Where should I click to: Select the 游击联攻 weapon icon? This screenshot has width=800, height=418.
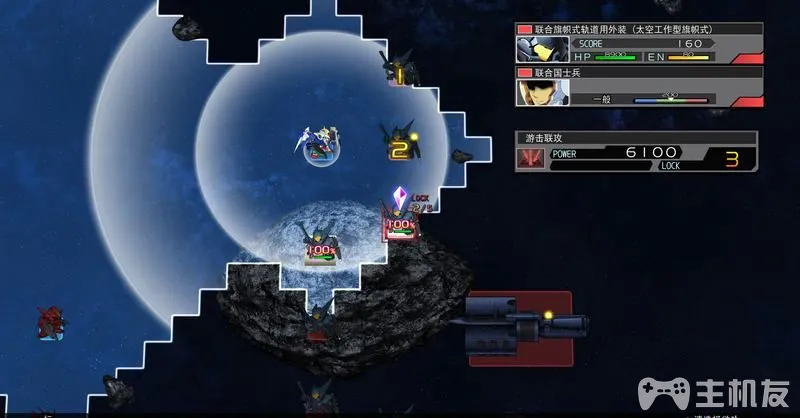point(530,159)
